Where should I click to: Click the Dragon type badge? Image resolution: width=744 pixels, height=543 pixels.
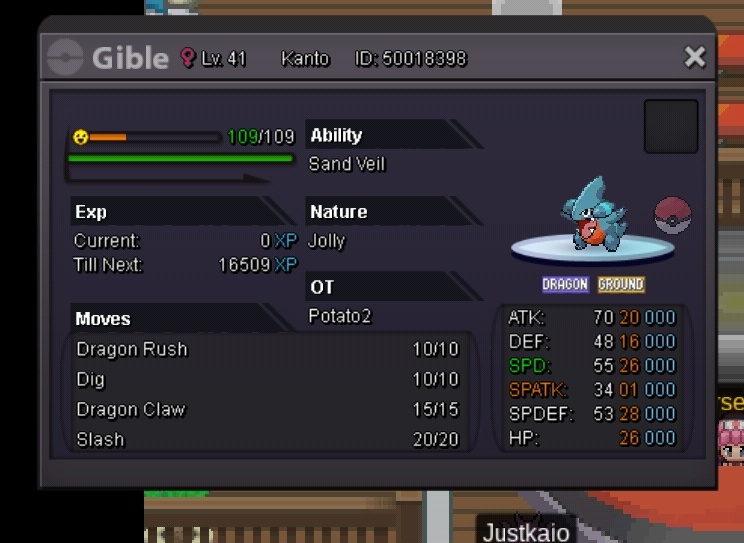click(x=565, y=285)
